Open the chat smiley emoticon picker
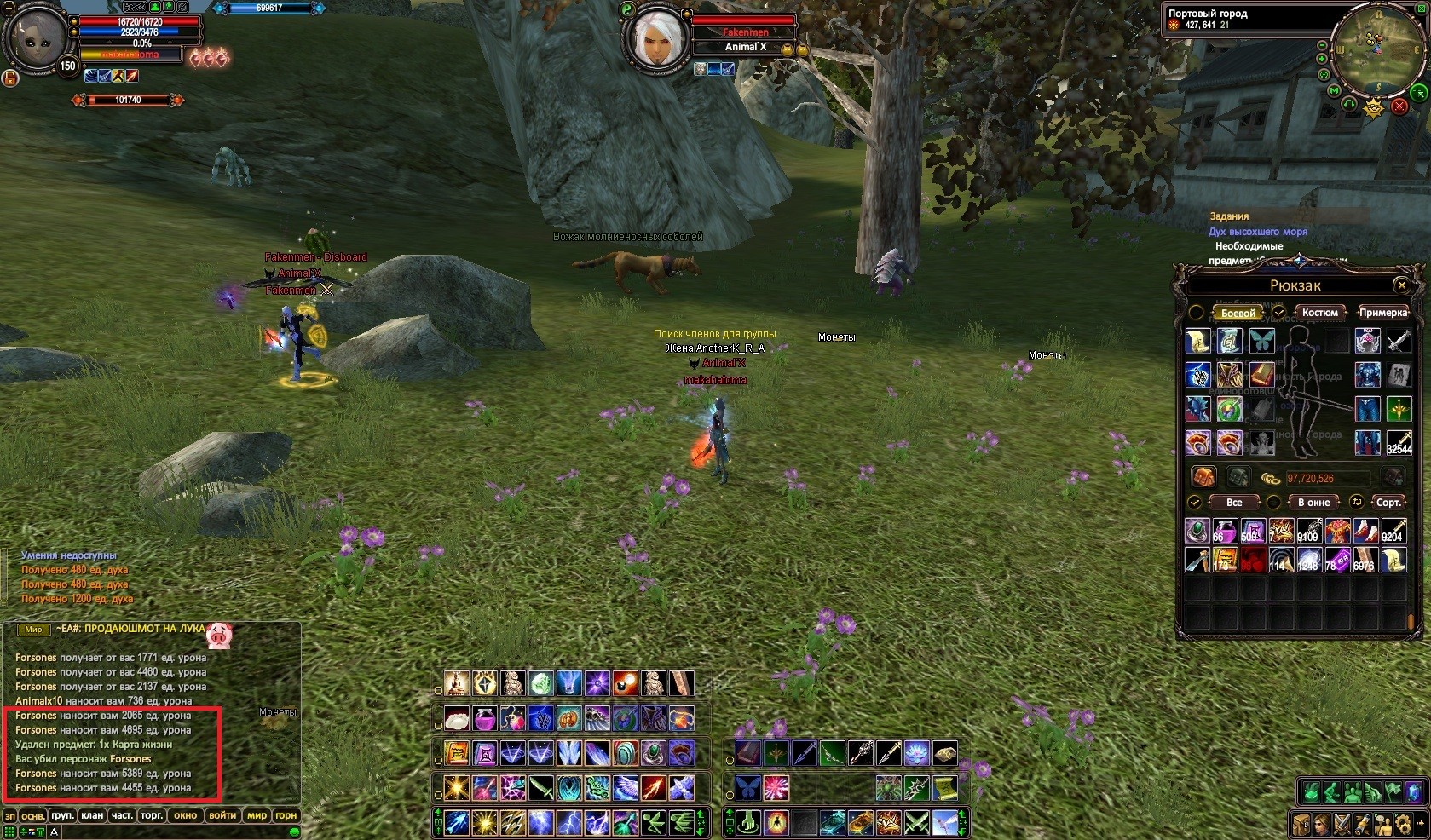The image size is (1431, 840). click(293, 831)
